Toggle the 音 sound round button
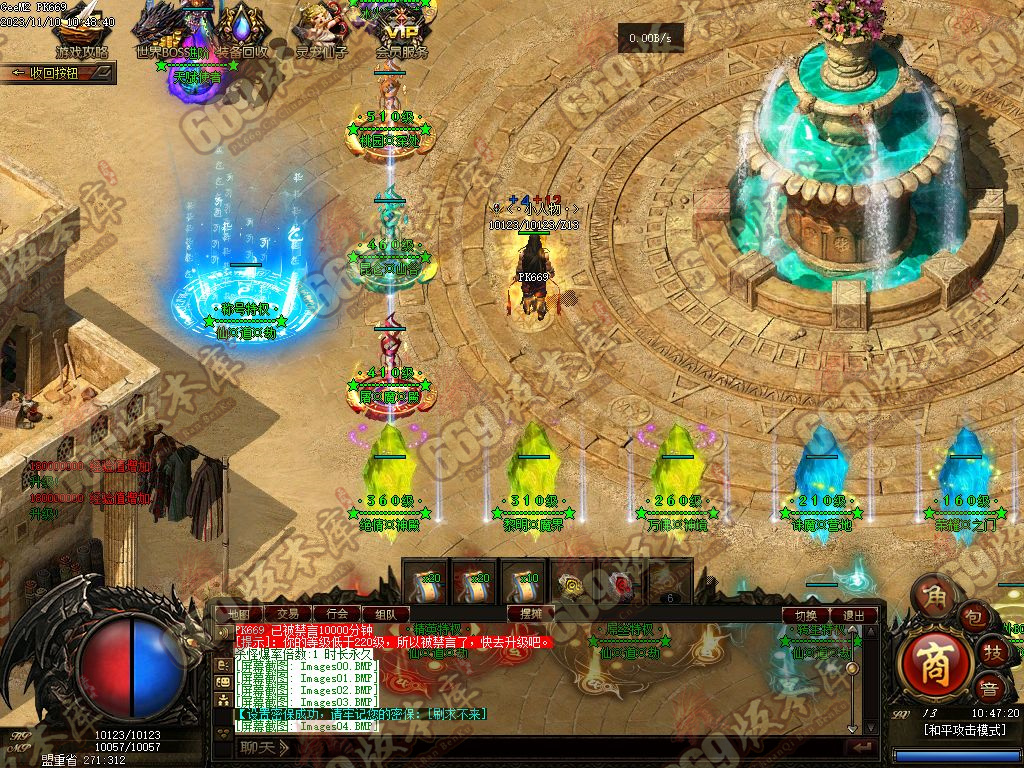The height and width of the screenshot is (768, 1024). (989, 689)
